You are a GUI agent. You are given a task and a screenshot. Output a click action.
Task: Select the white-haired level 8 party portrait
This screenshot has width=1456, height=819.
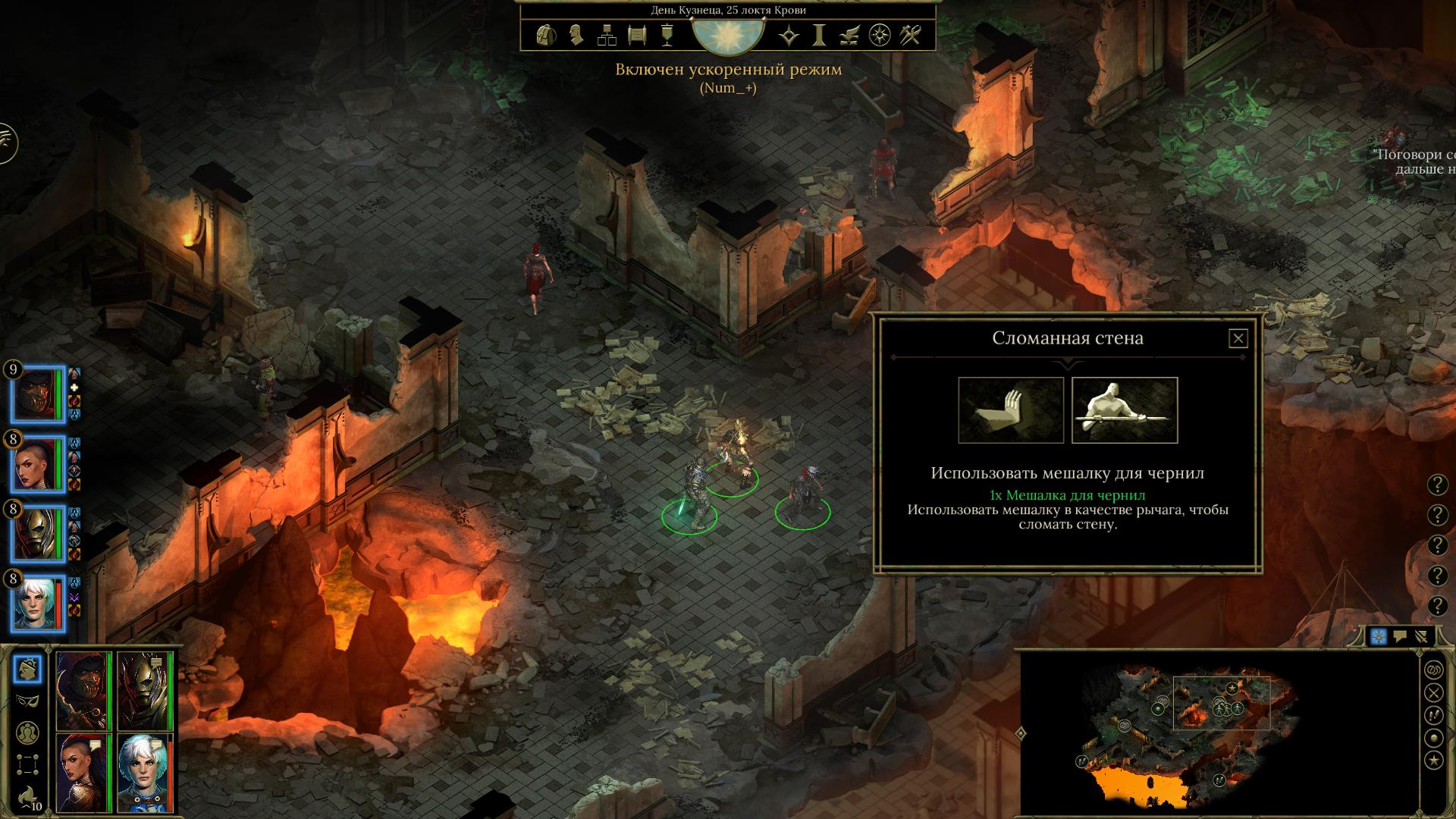37,603
